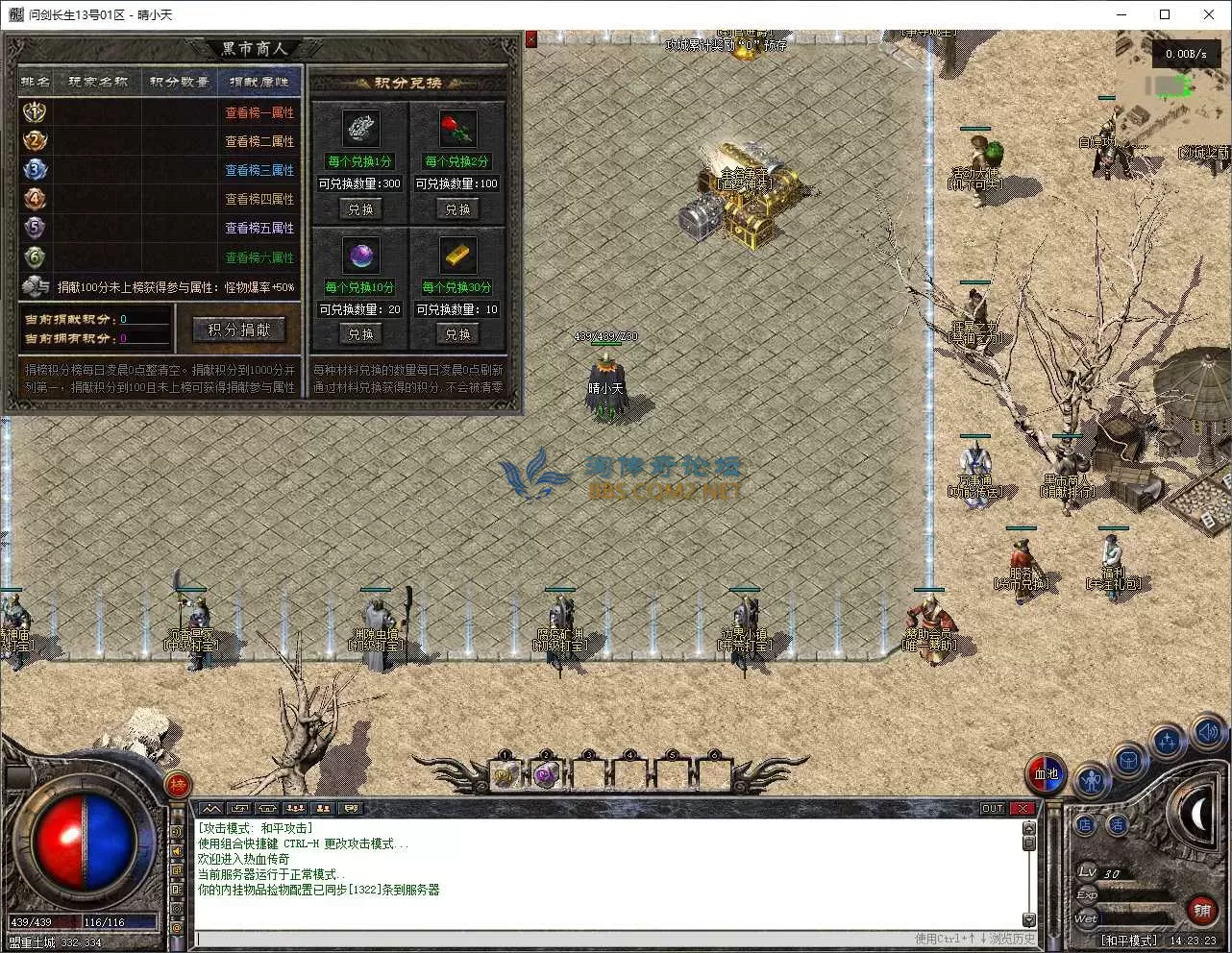Close the 黑市商人 panel
The width and height of the screenshot is (1232, 953).
coord(531,39)
